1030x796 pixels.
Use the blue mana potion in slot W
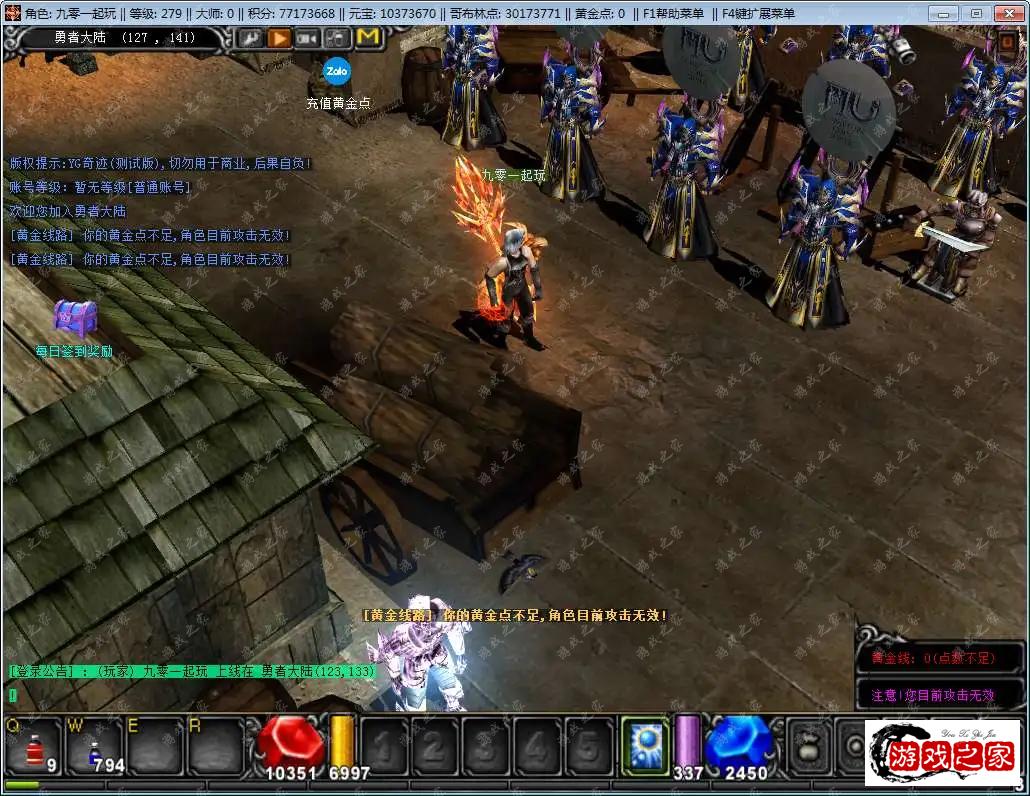(x=94, y=747)
